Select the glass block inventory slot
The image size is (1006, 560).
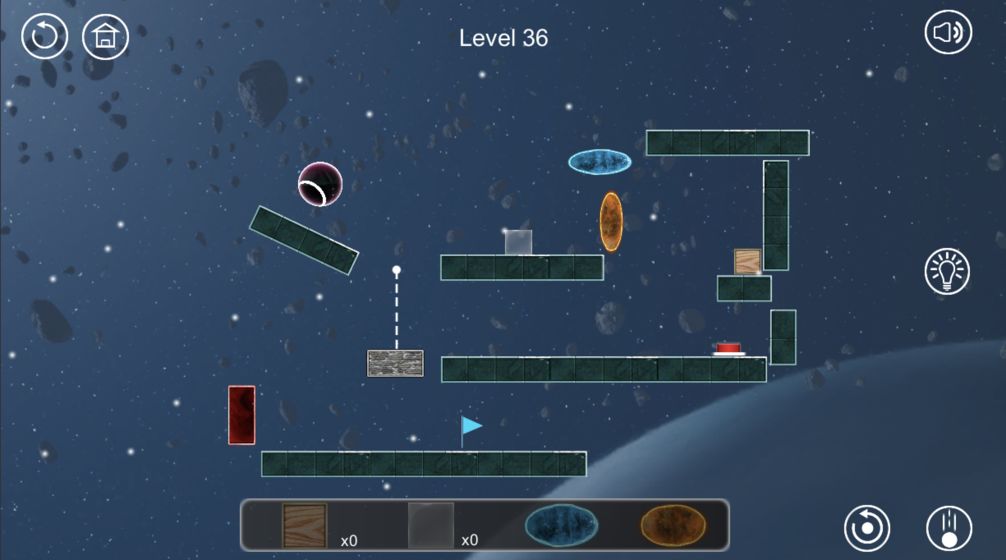[431, 525]
